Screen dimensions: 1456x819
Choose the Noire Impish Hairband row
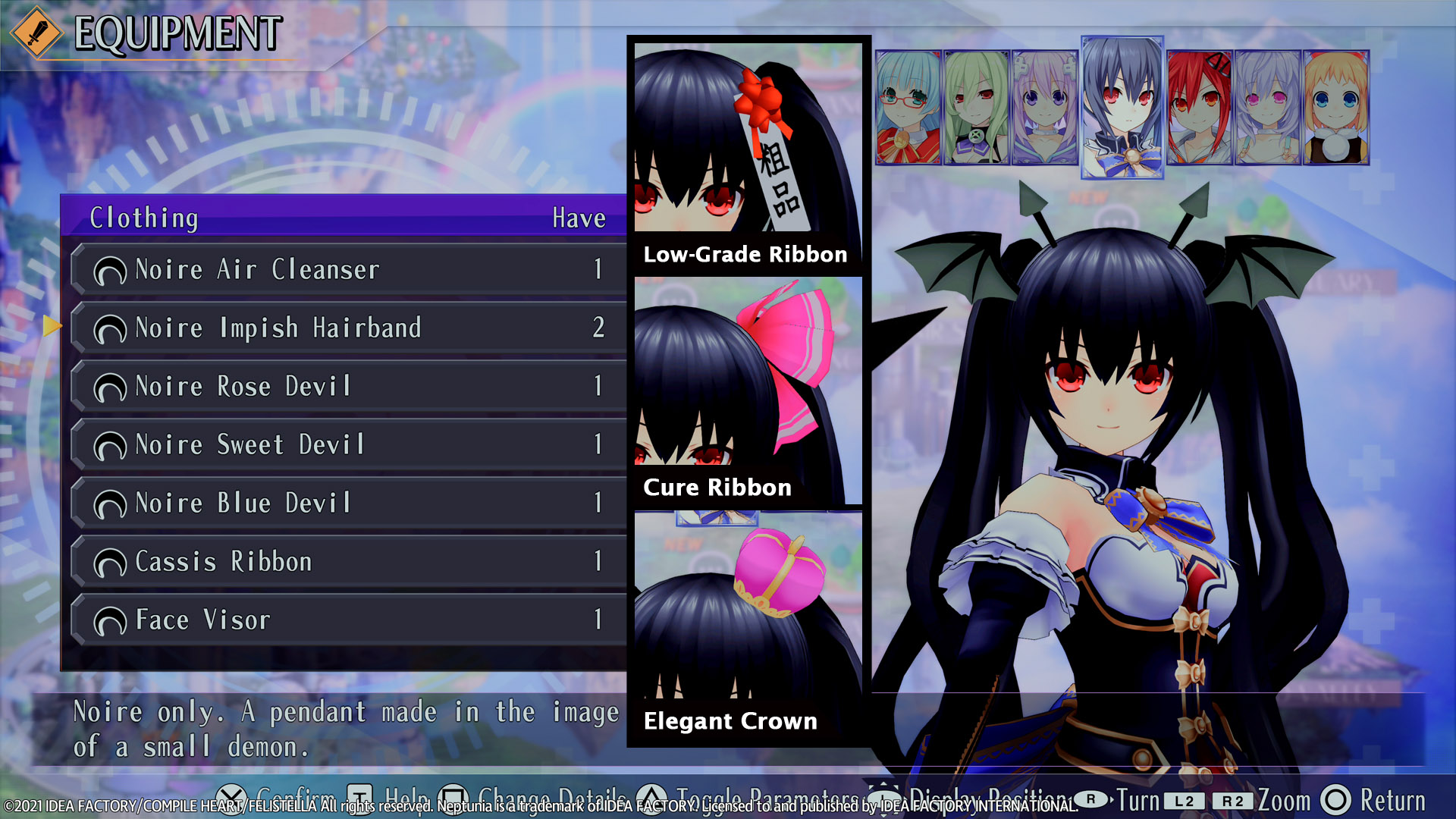coord(349,328)
